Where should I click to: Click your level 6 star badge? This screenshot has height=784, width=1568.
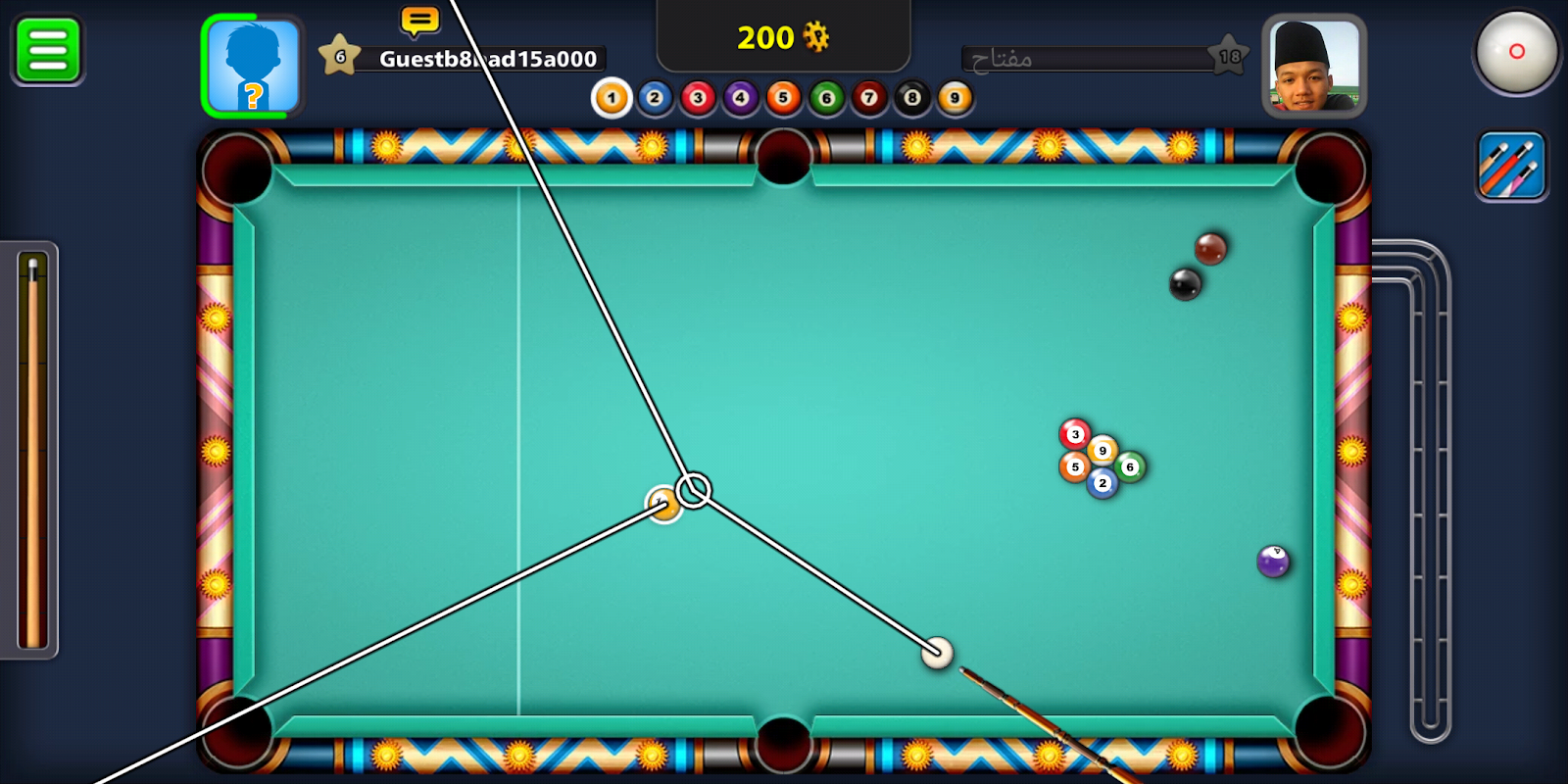pyautogui.click(x=339, y=56)
